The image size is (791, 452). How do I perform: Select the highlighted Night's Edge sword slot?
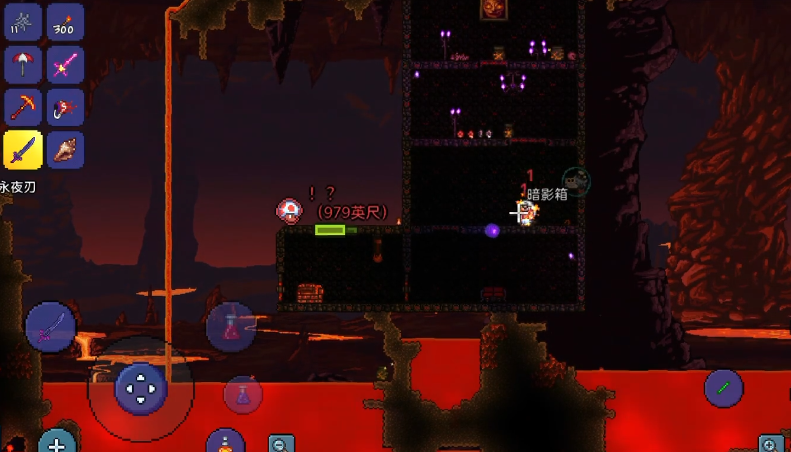tap(23, 151)
